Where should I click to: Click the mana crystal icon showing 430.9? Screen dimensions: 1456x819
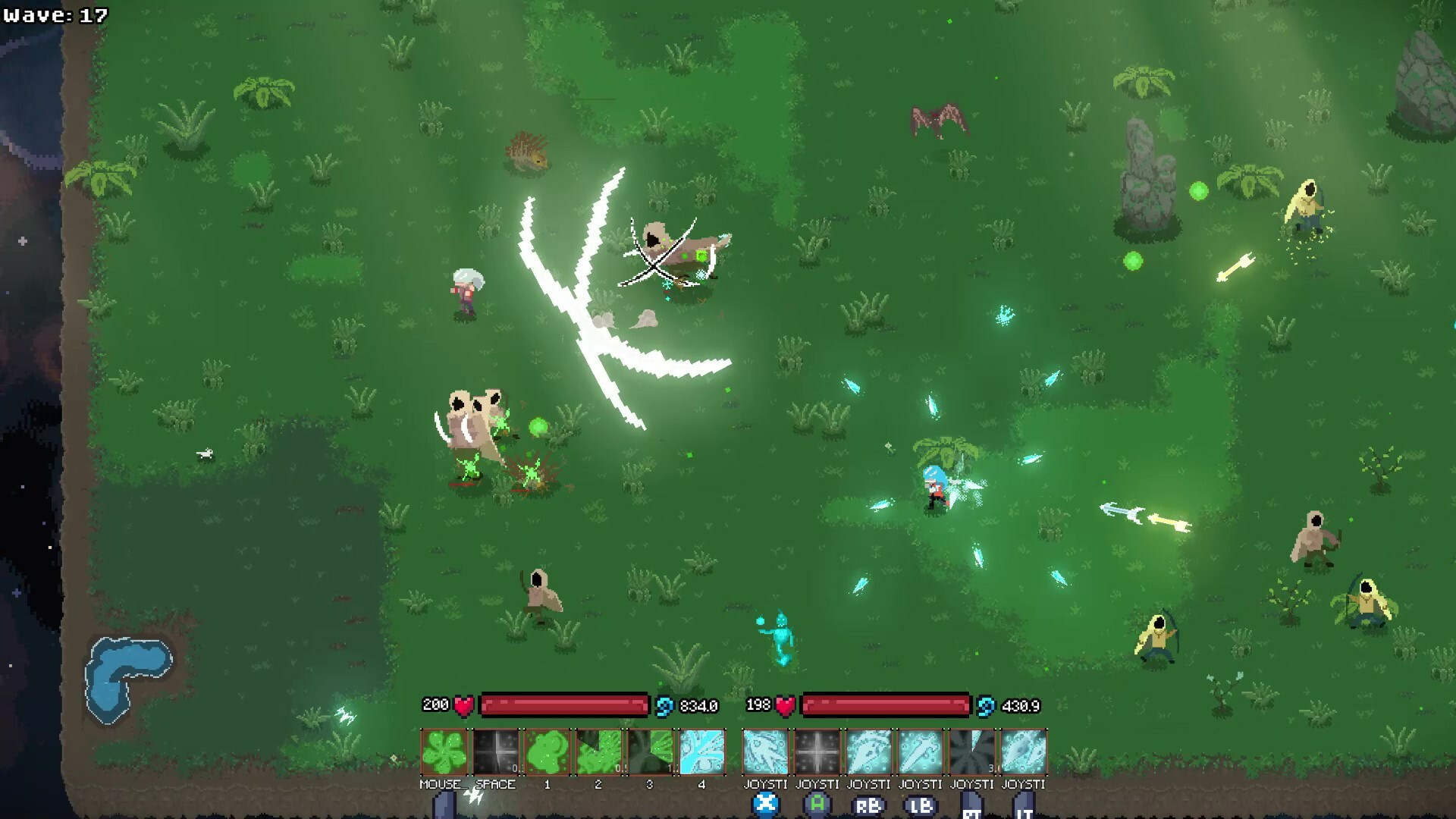(x=984, y=704)
